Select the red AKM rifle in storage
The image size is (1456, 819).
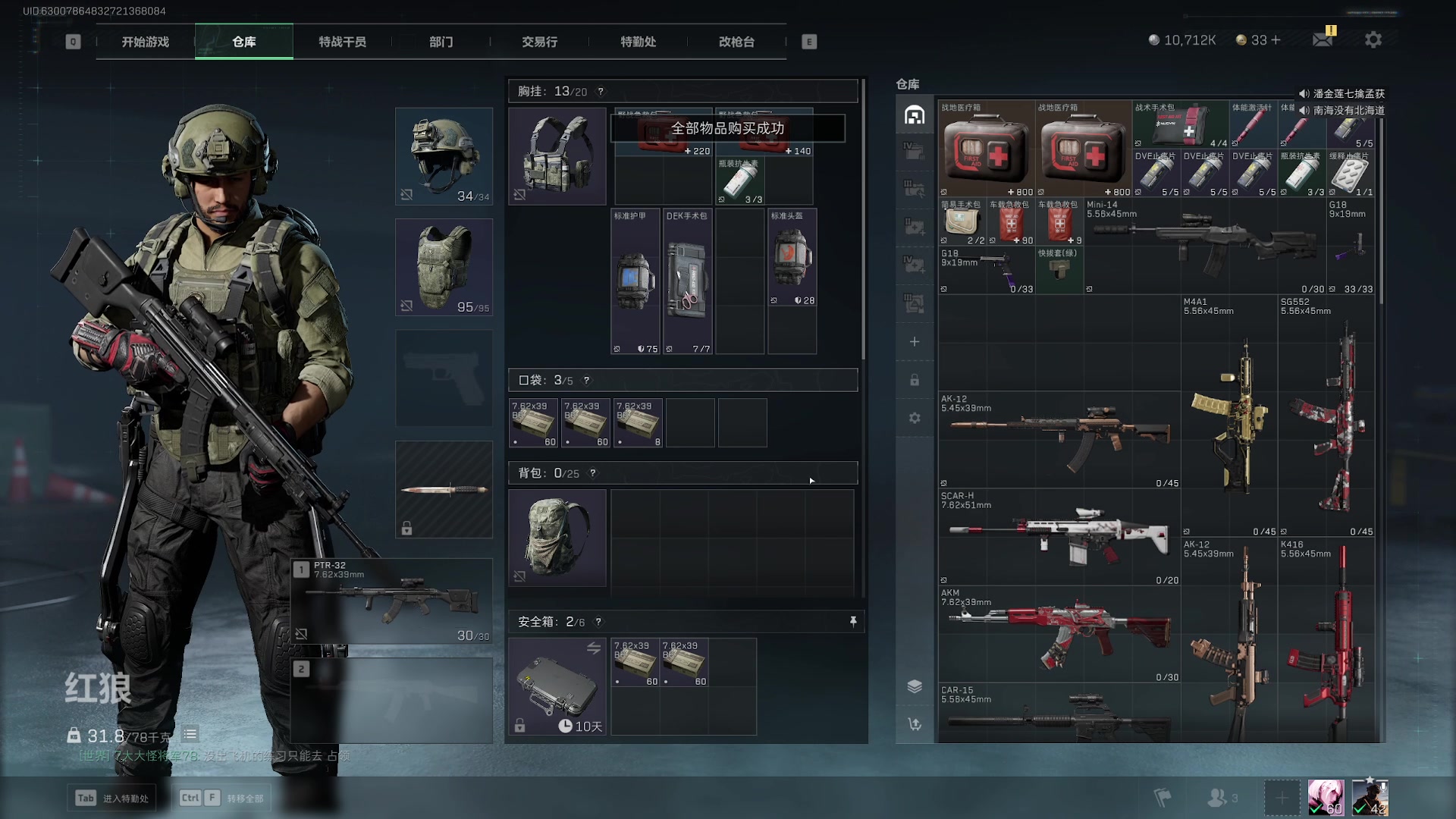[x=1059, y=634]
